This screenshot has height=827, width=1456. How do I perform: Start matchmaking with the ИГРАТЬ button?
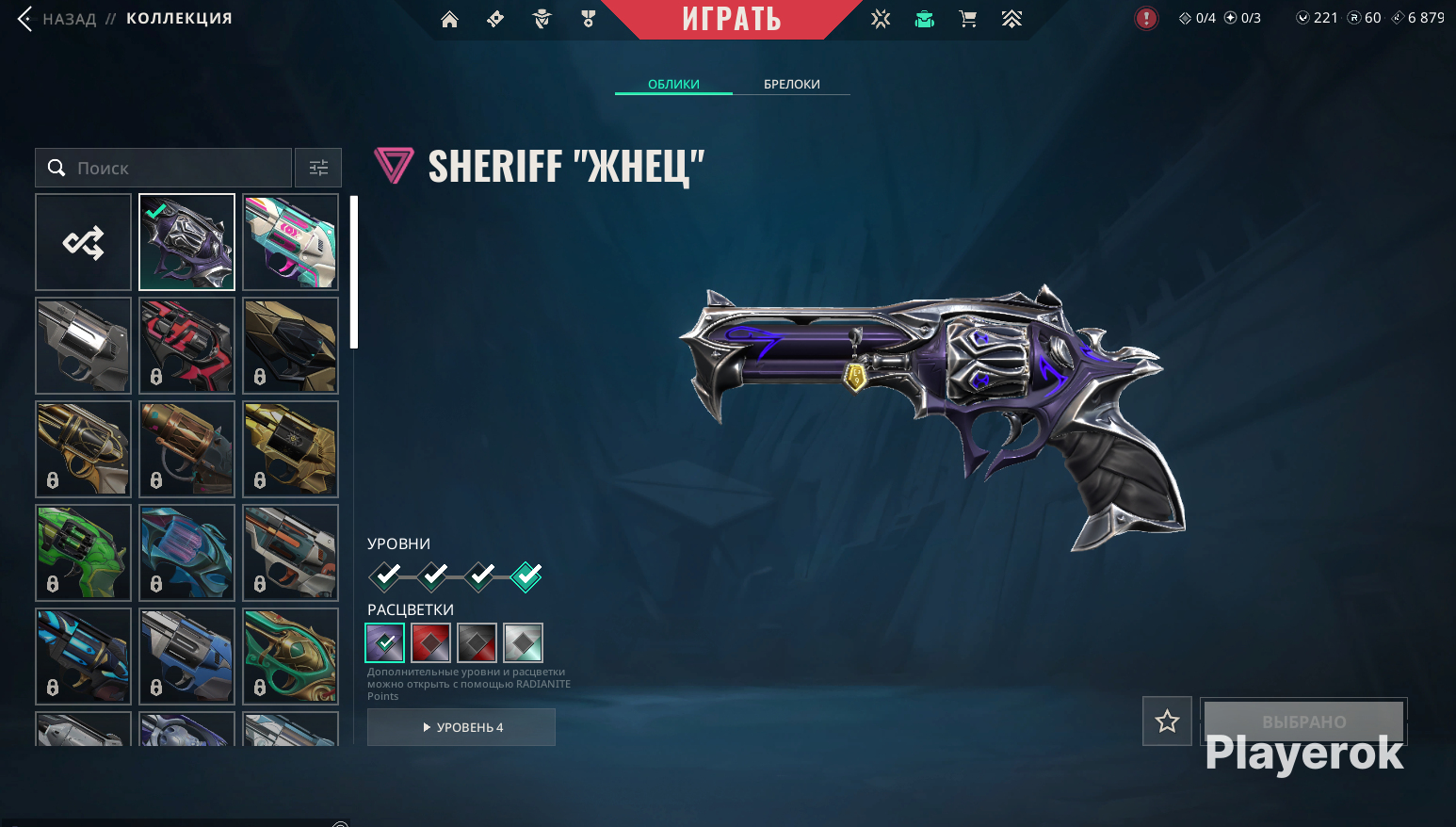pos(732,19)
